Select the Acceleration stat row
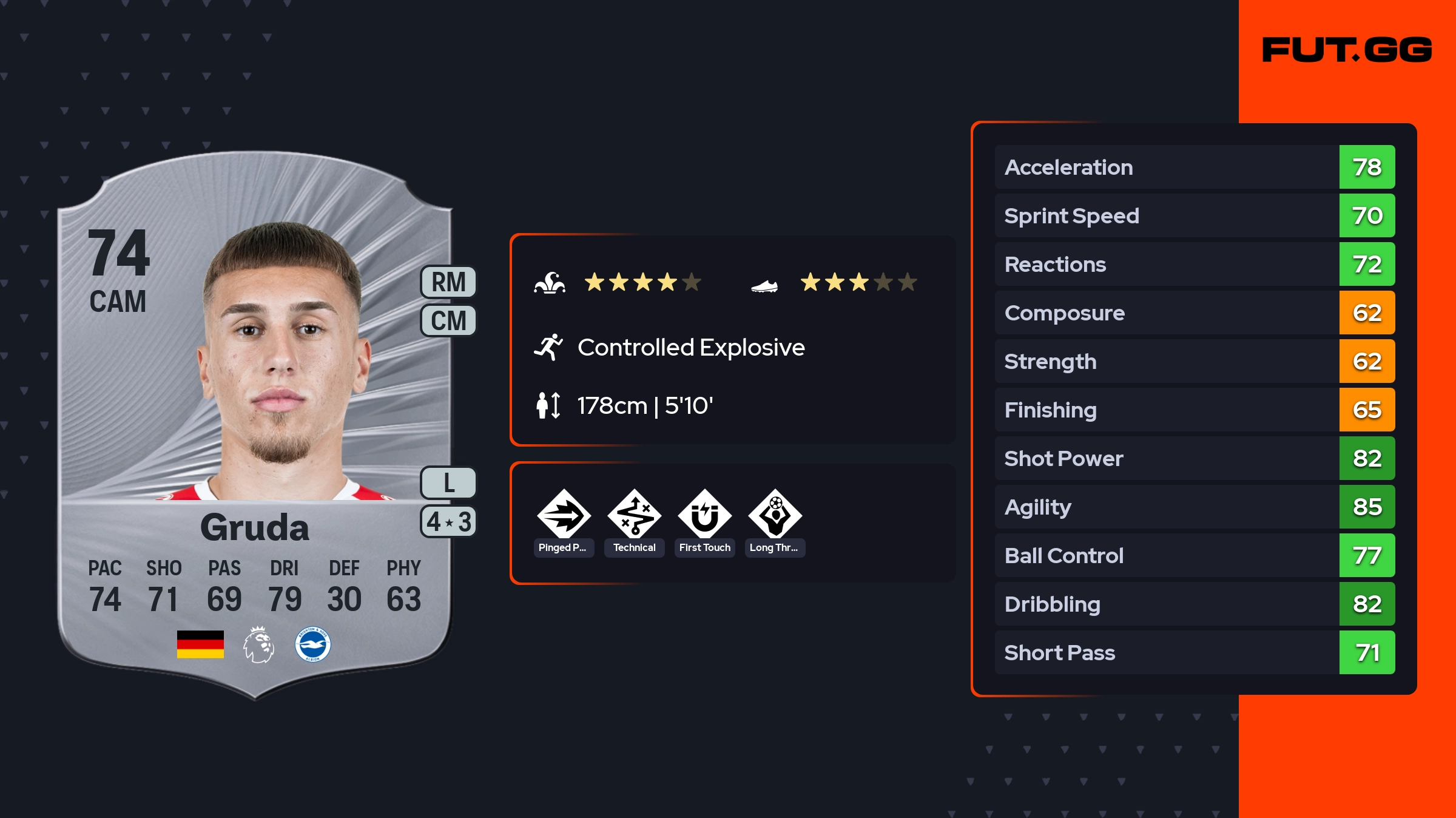Image resolution: width=1456 pixels, height=818 pixels. point(1194,167)
